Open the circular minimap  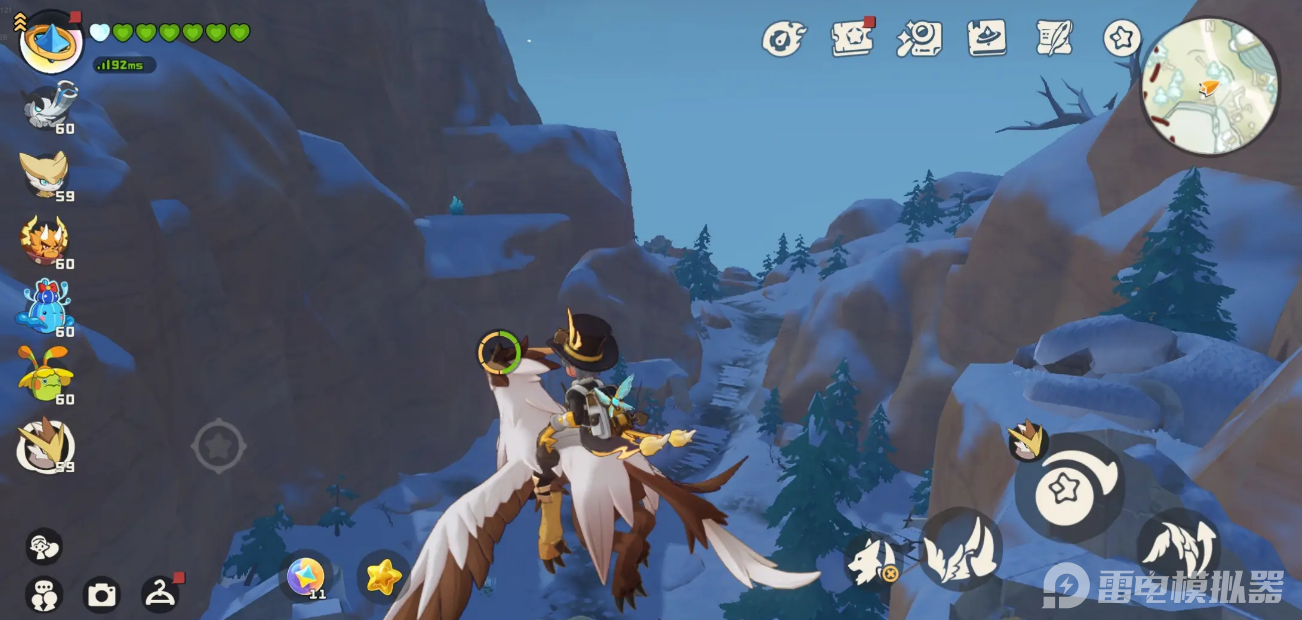tap(1210, 87)
